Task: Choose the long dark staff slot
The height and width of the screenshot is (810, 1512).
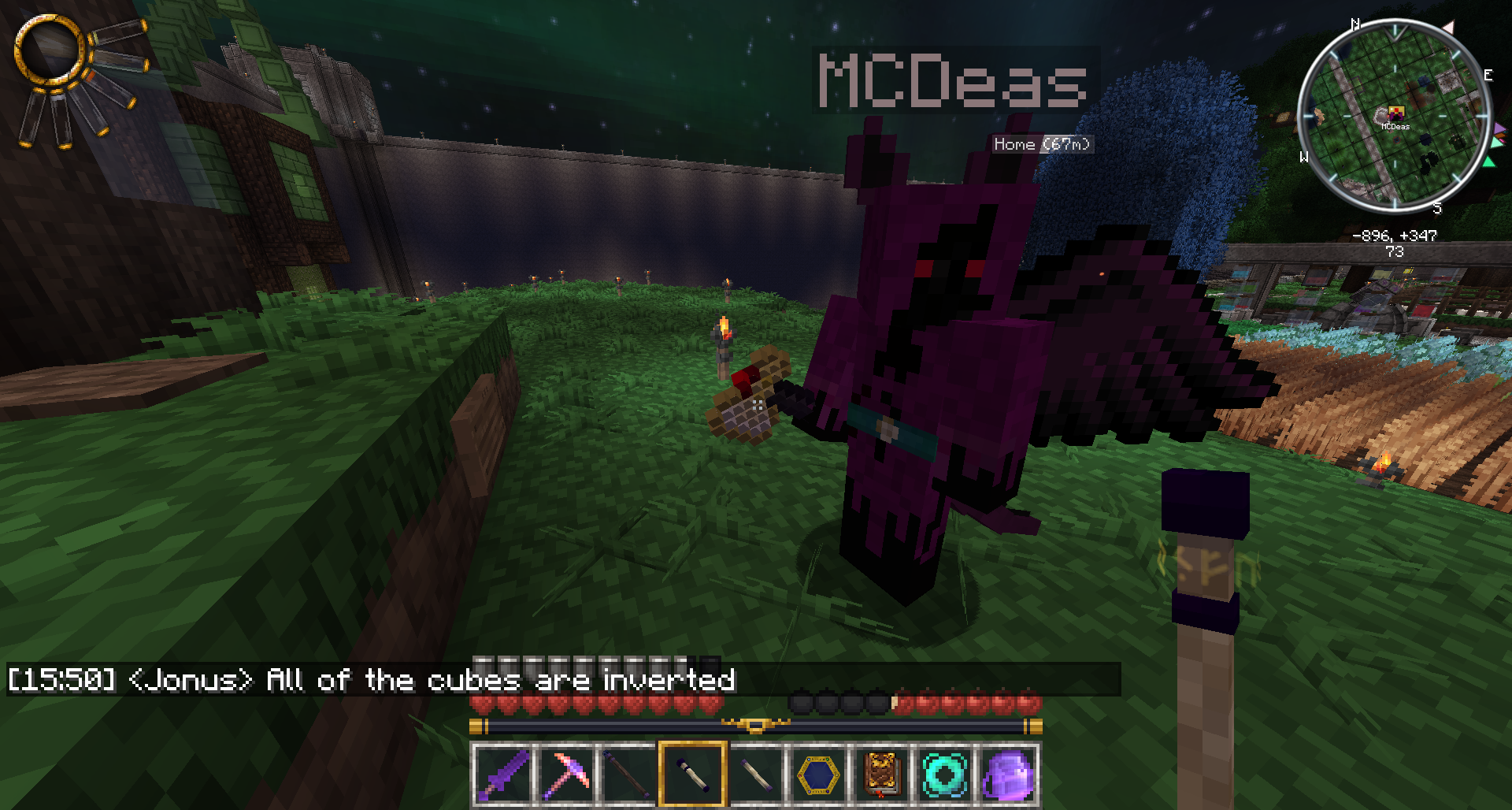Action: [629, 775]
